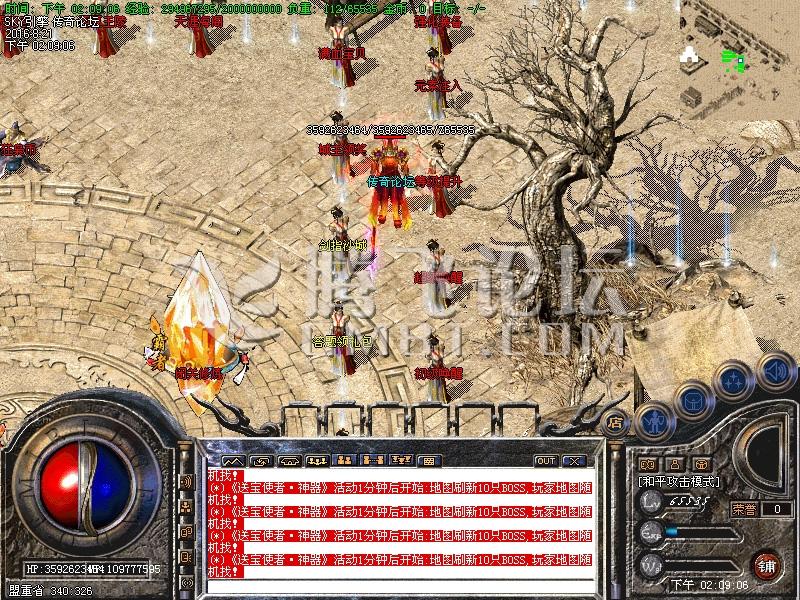
Task: Open the 店 shop button
Action: [x=616, y=423]
